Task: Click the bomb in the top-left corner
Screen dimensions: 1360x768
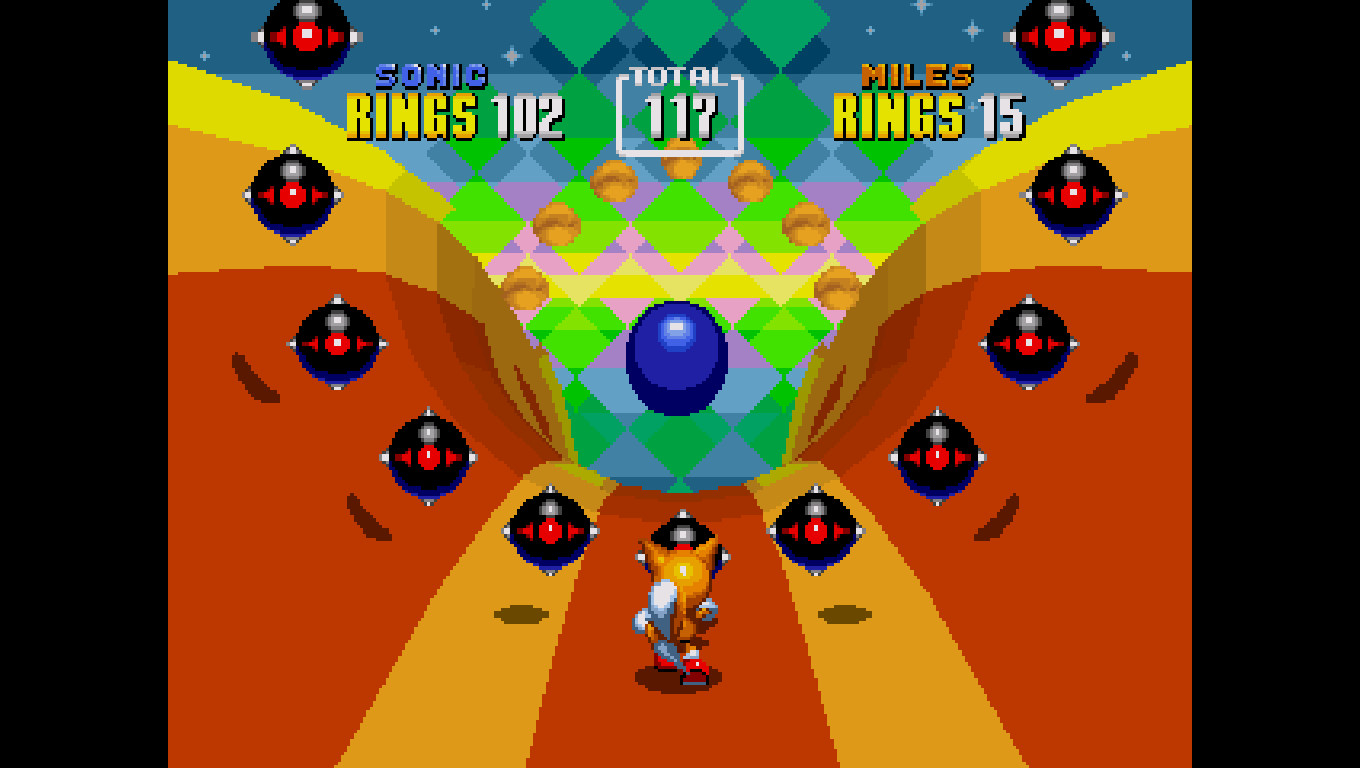Action: coord(305,35)
